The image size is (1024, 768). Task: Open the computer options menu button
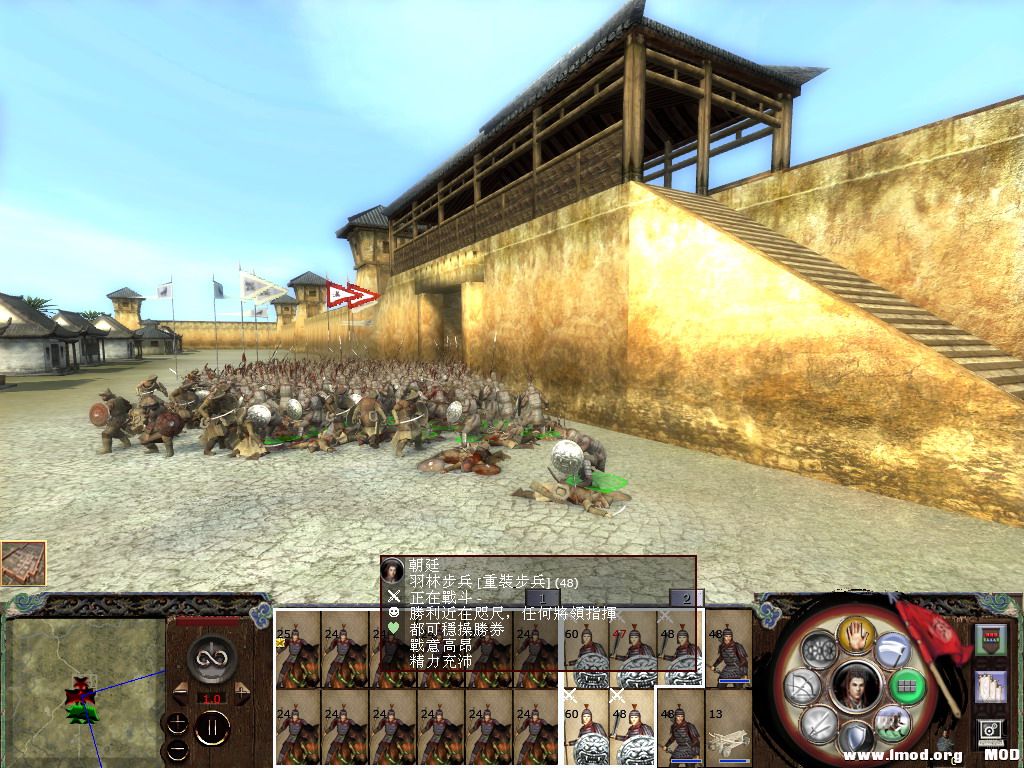point(991,731)
